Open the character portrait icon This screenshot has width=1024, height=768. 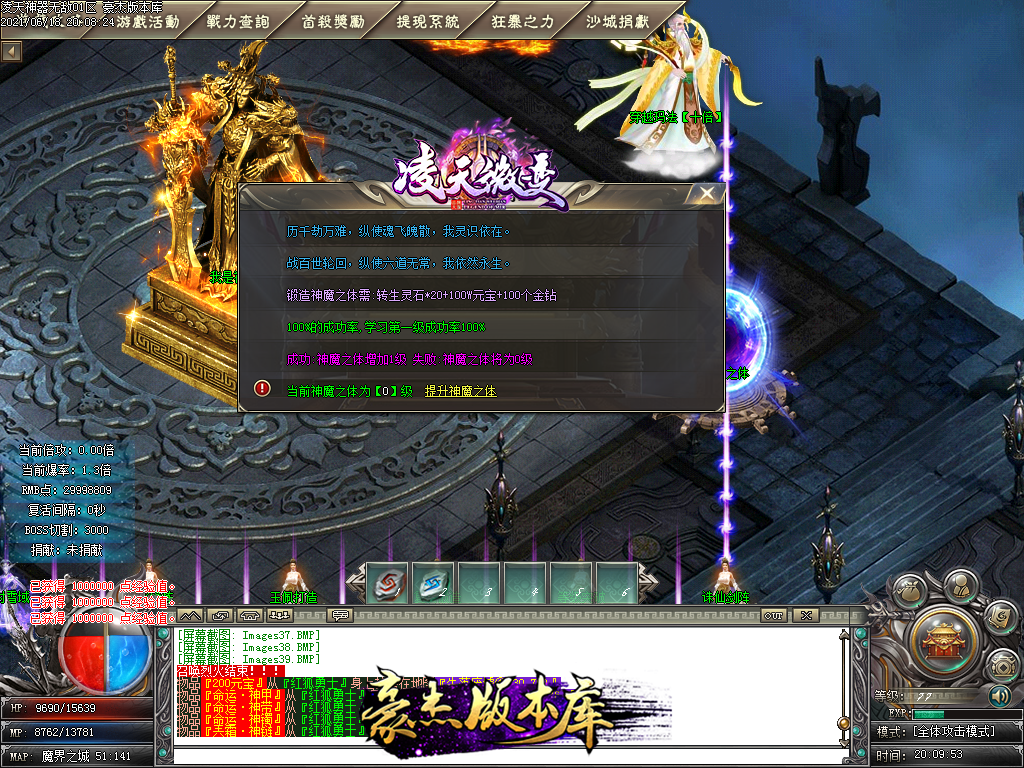(x=961, y=583)
